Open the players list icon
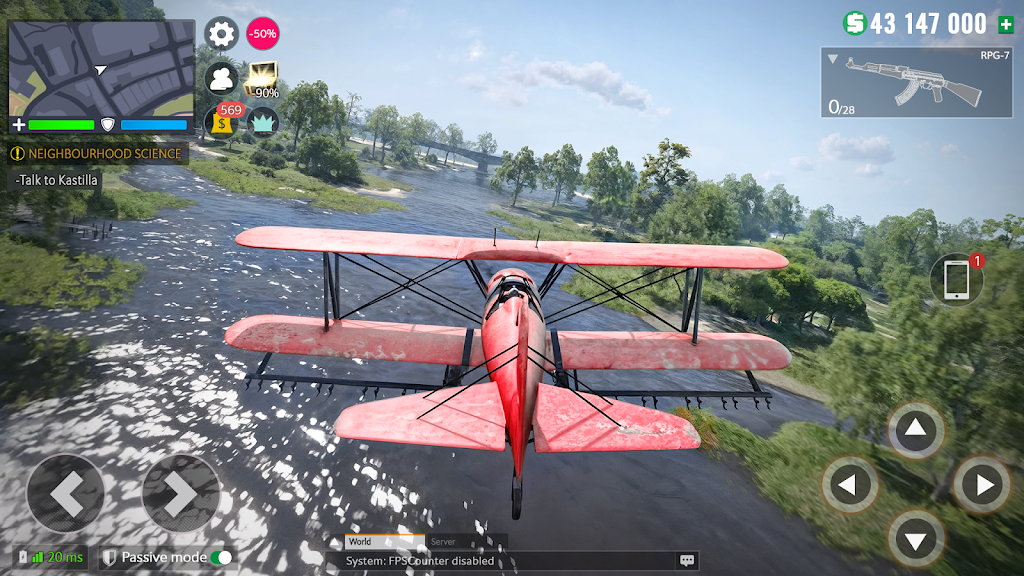The image size is (1024, 576). coord(221,78)
